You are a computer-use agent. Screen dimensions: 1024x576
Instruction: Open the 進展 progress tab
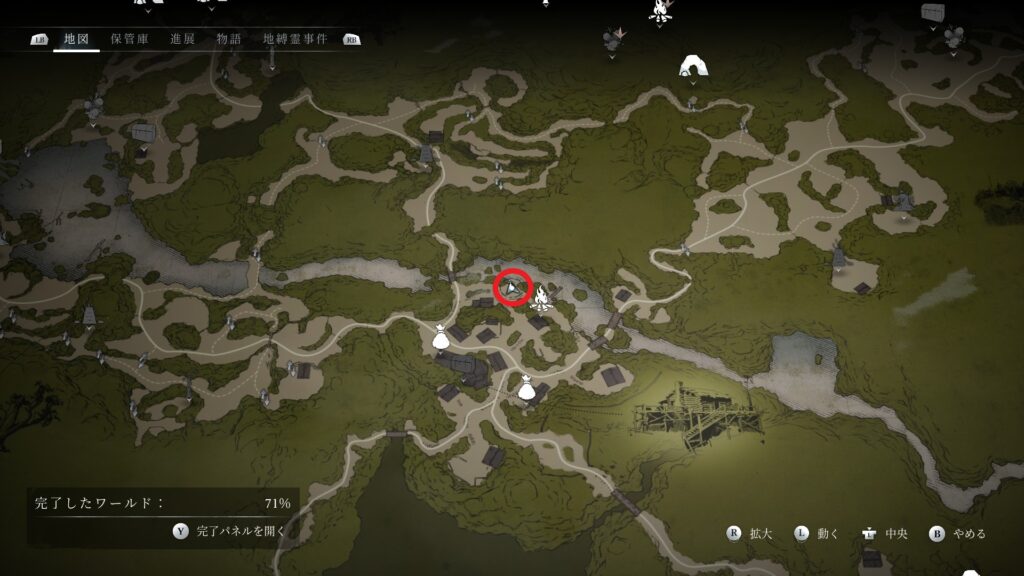[182, 39]
